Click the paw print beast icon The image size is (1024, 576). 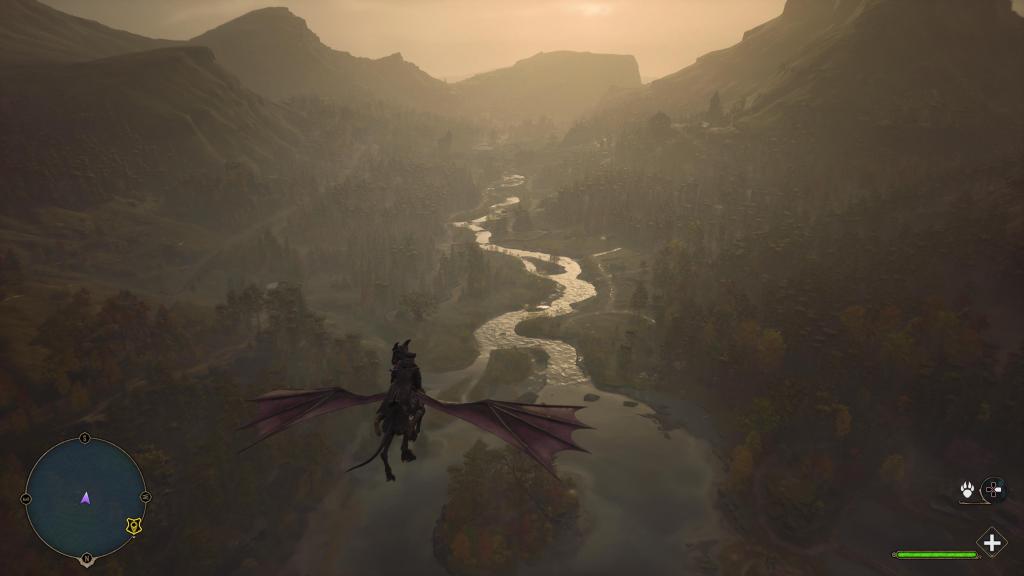point(967,489)
